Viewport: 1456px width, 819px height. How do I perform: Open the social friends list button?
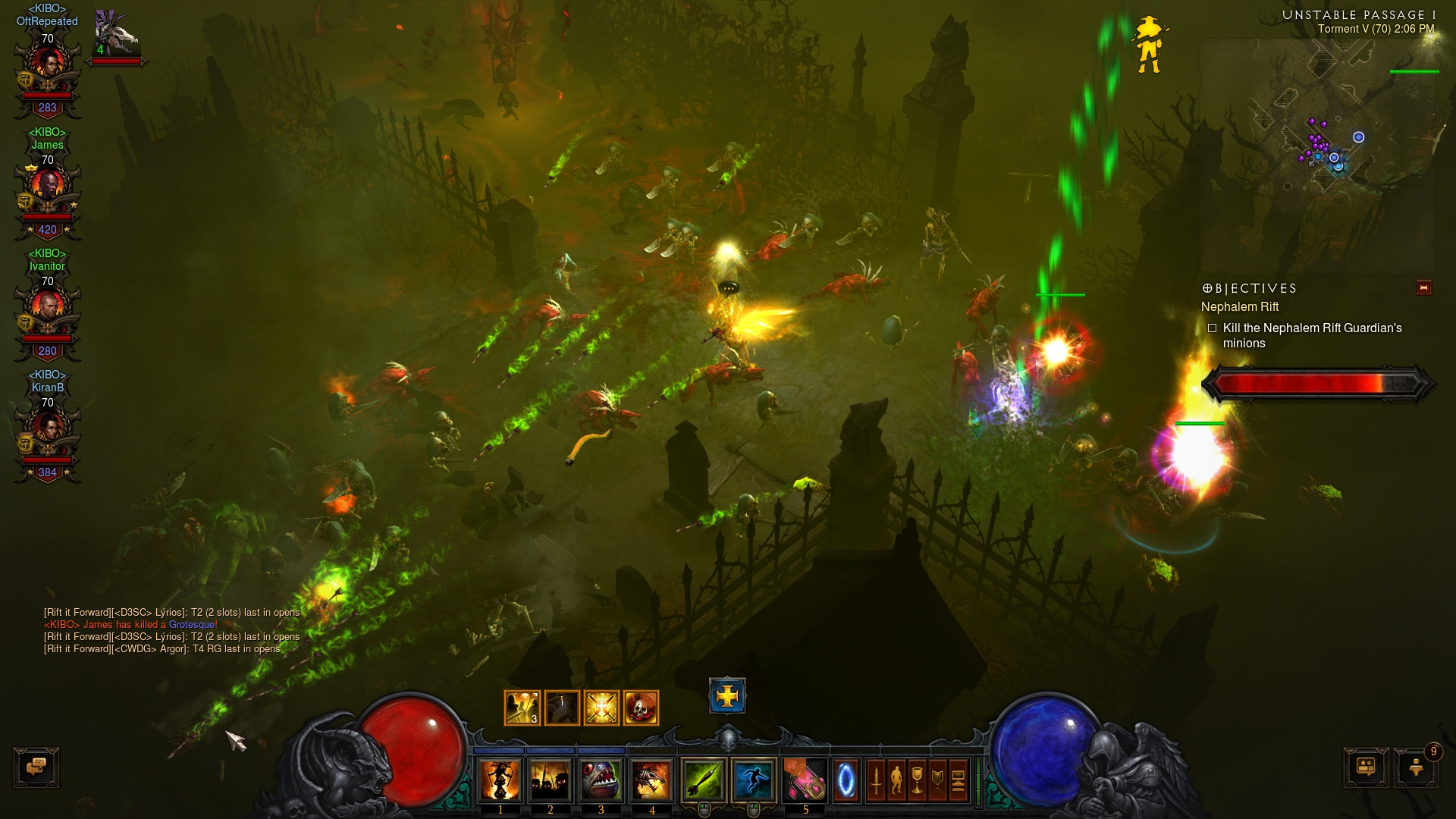[x=1366, y=767]
